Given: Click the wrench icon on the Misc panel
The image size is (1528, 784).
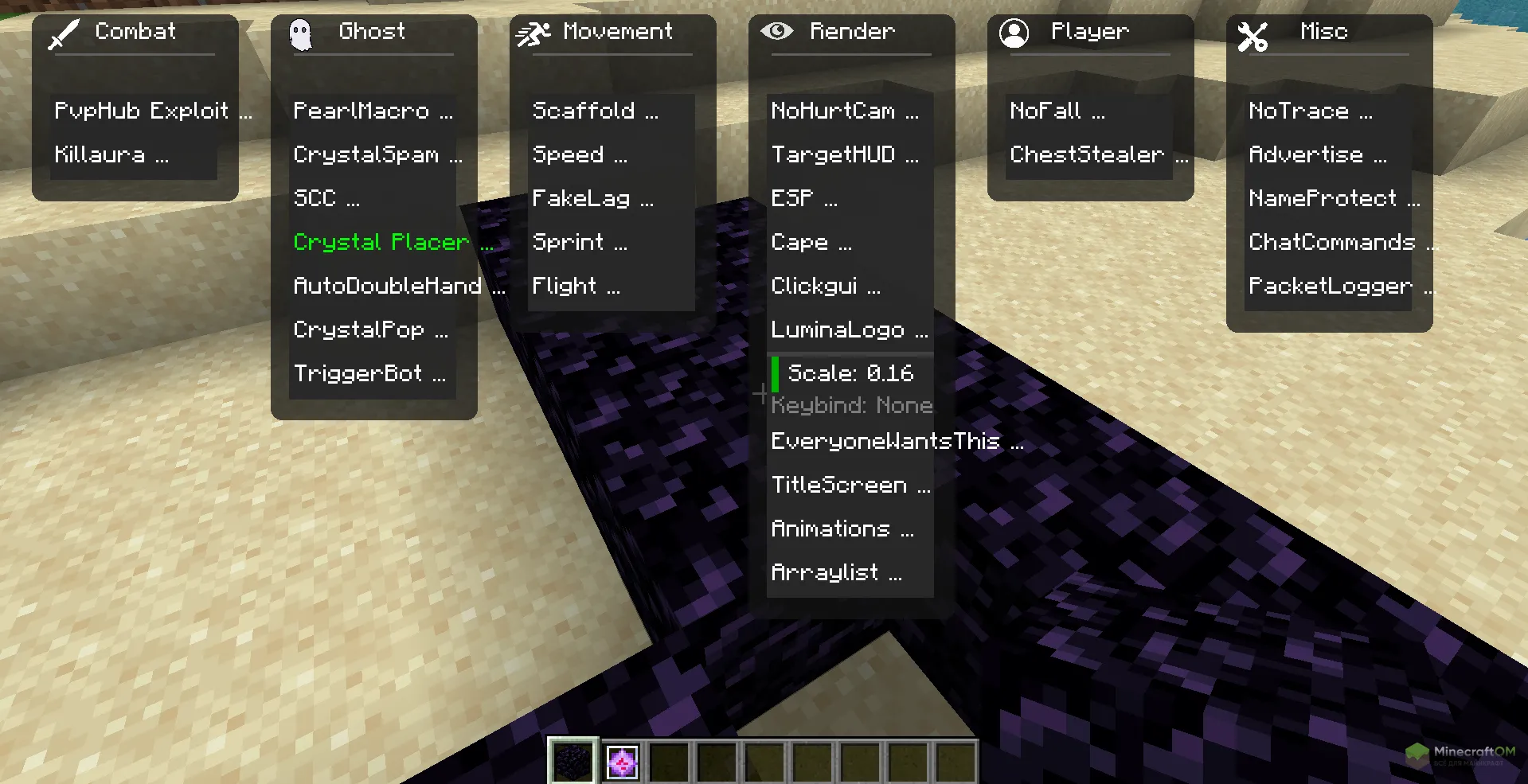Looking at the screenshot, I should [x=1252, y=35].
